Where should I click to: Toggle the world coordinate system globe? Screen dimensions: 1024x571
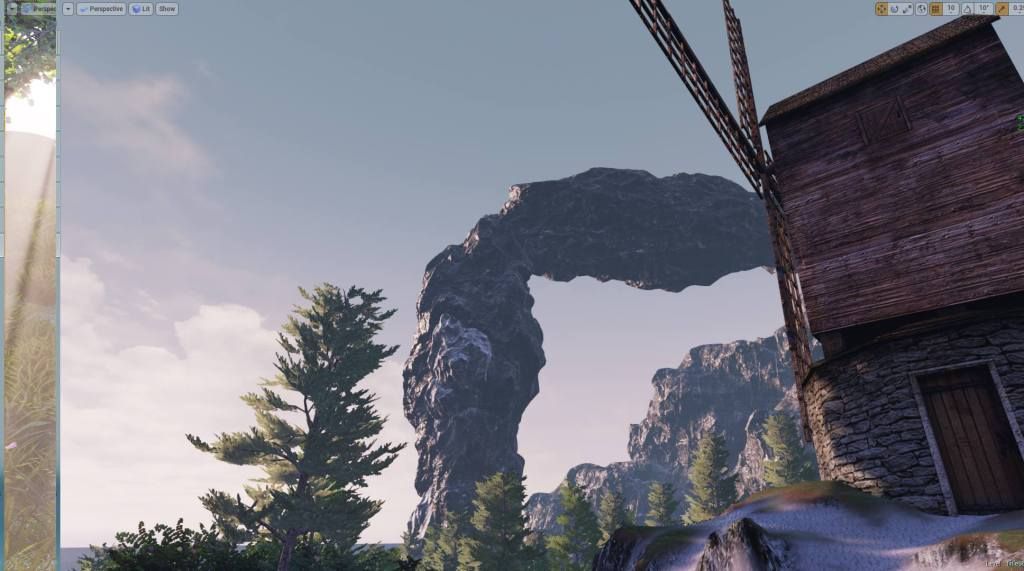tap(921, 9)
